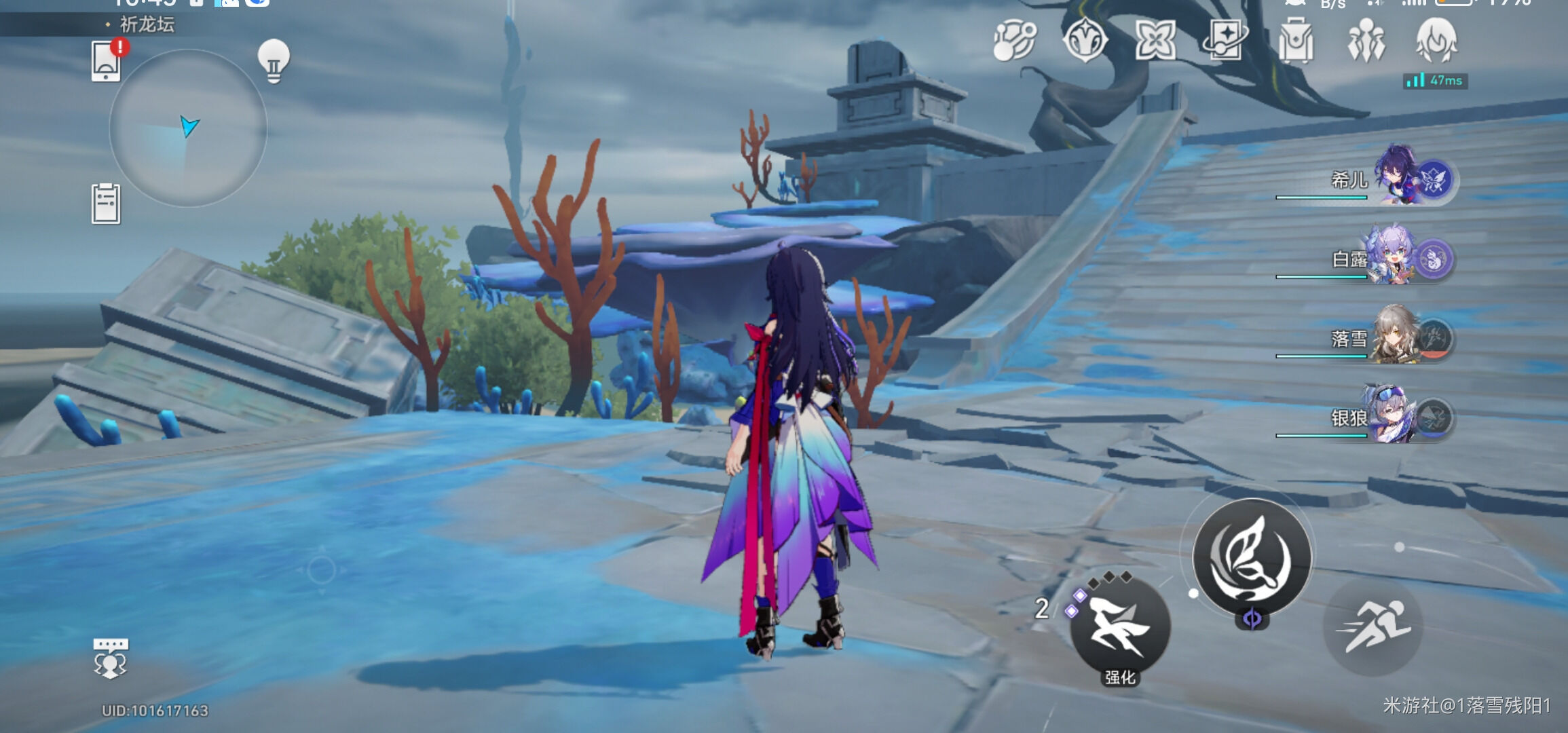The image size is (1568, 733).
Task: Open the team setup icon
Action: click(1366, 41)
